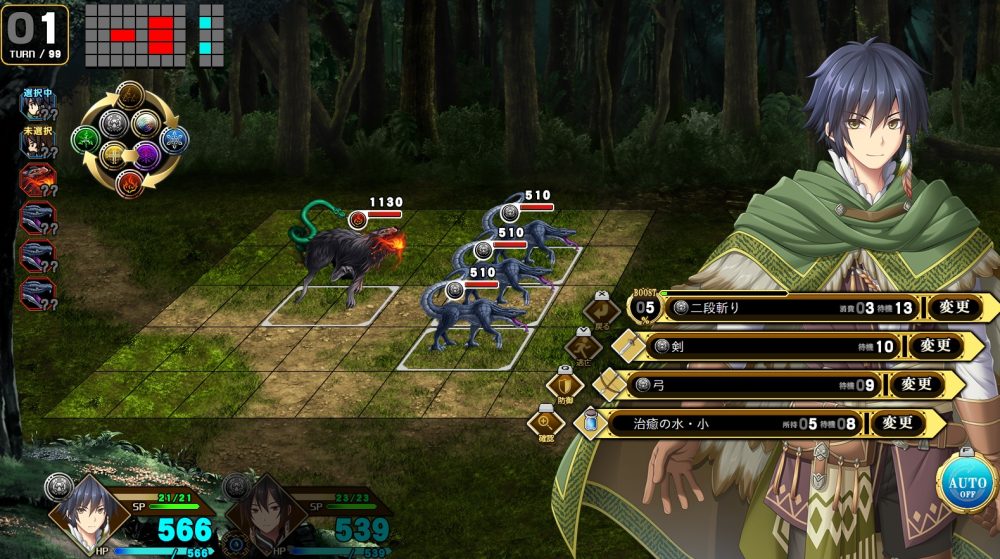Select the 未選択 character turn portrait
The image size is (1000, 559).
pos(37,145)
